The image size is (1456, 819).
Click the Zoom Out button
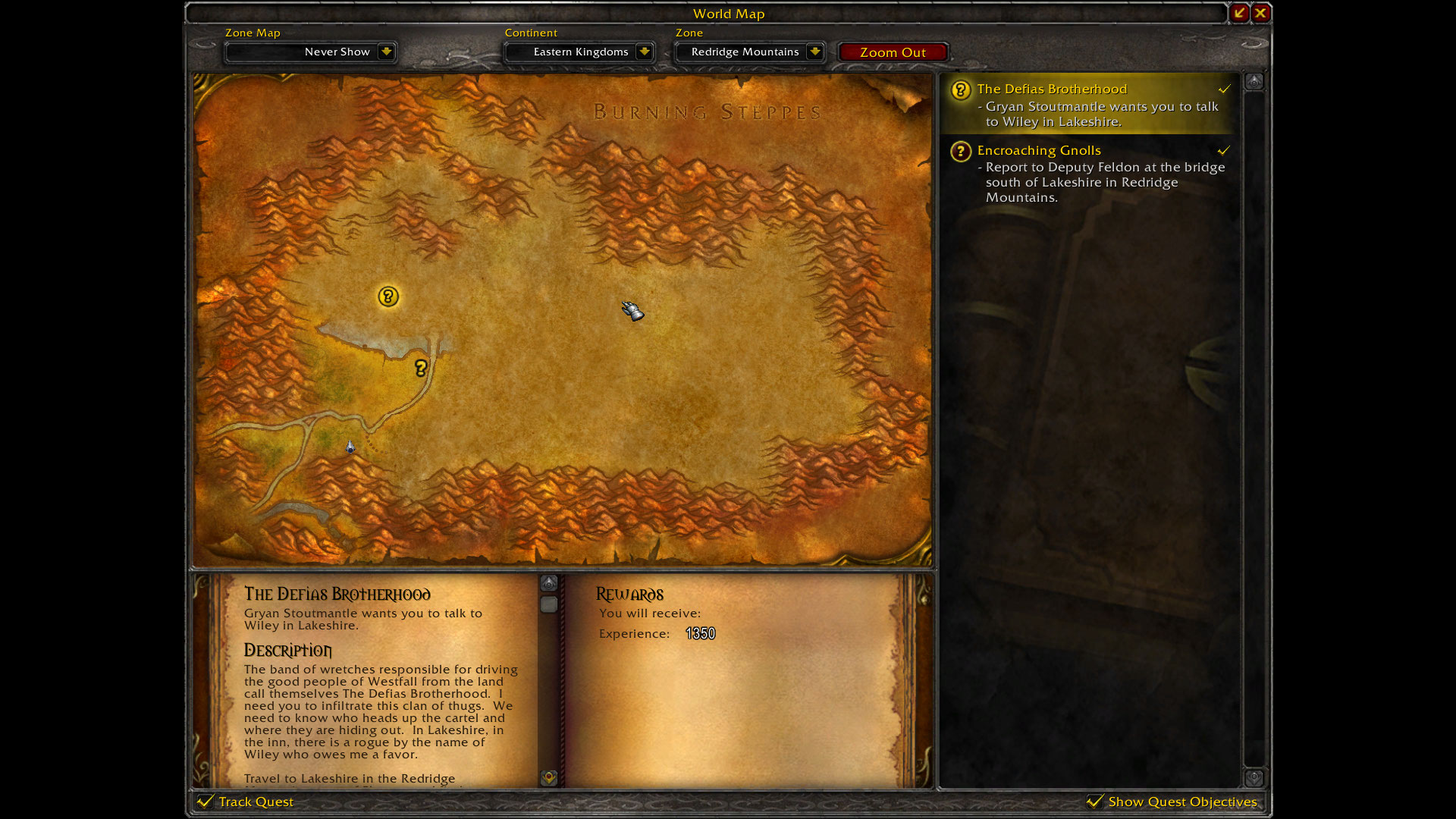pyautogui.click(x=893, y=52)
